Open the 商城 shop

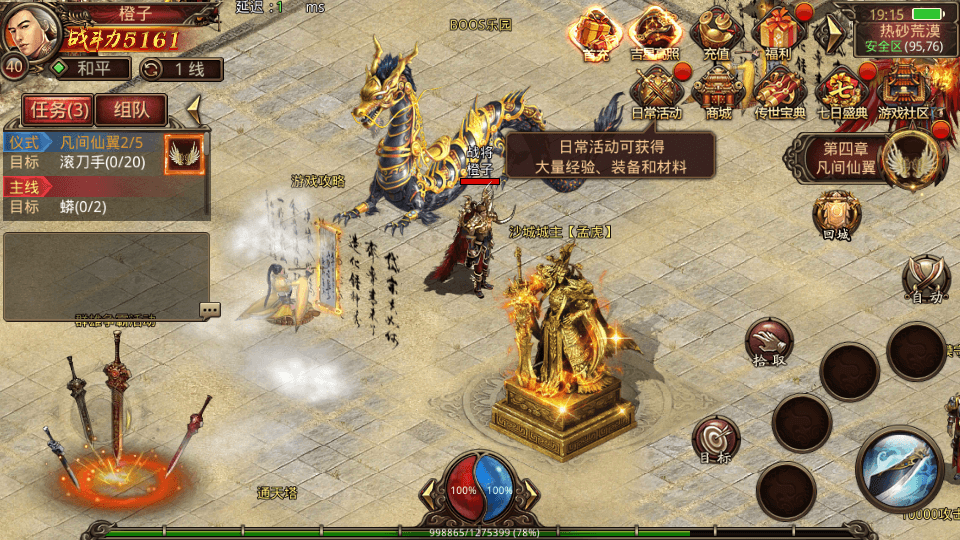(718, 92)
